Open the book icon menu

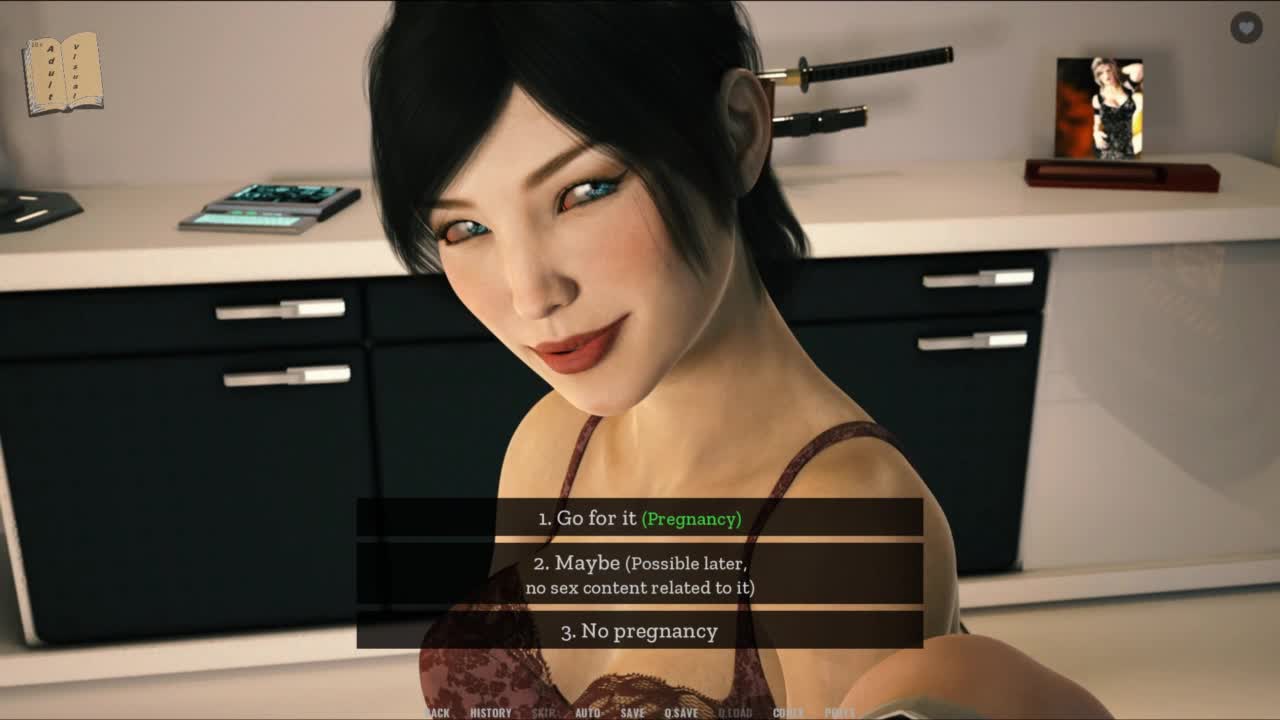(x=63, y=73)
